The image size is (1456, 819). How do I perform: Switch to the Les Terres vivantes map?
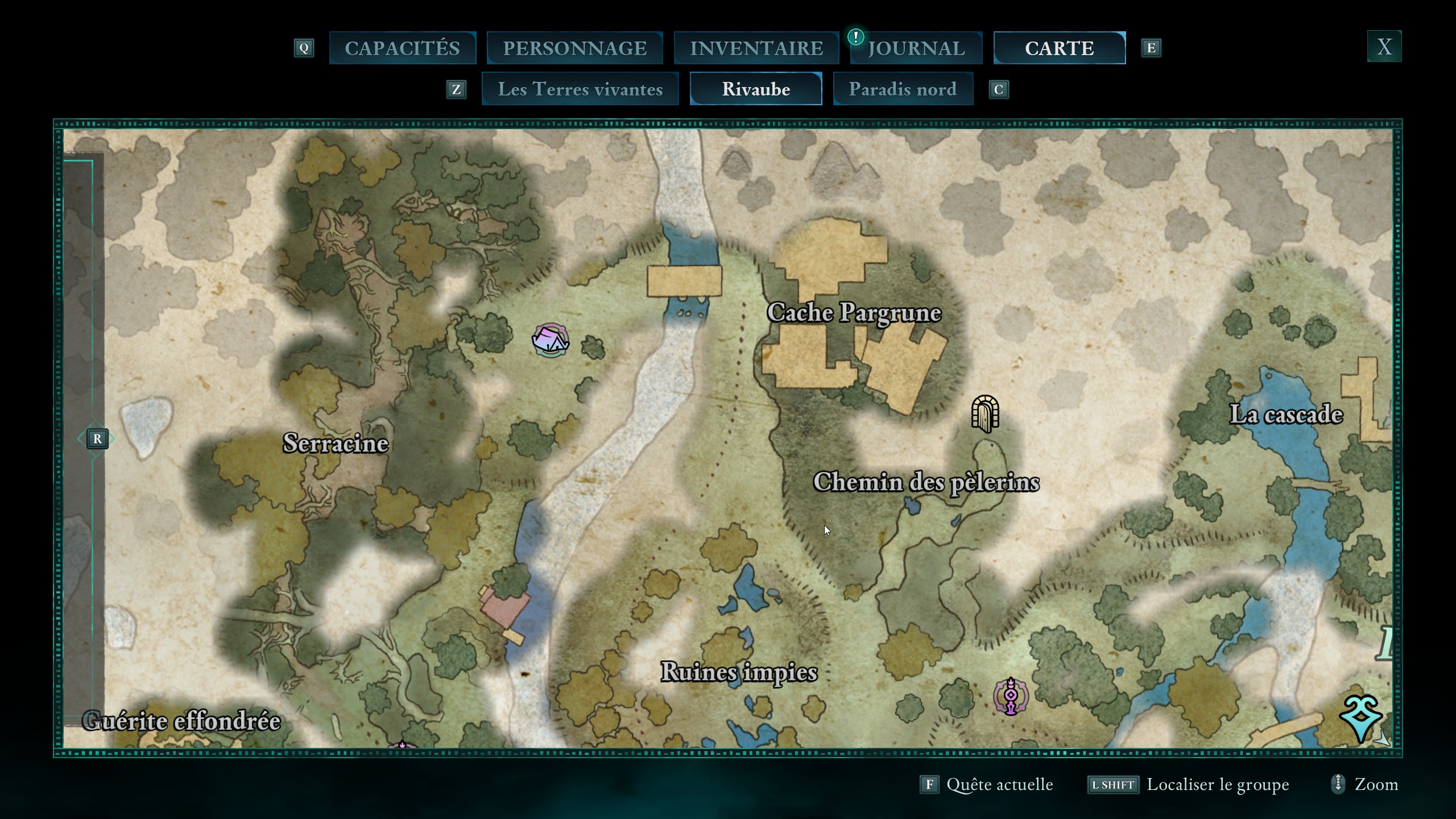[580, 89]
